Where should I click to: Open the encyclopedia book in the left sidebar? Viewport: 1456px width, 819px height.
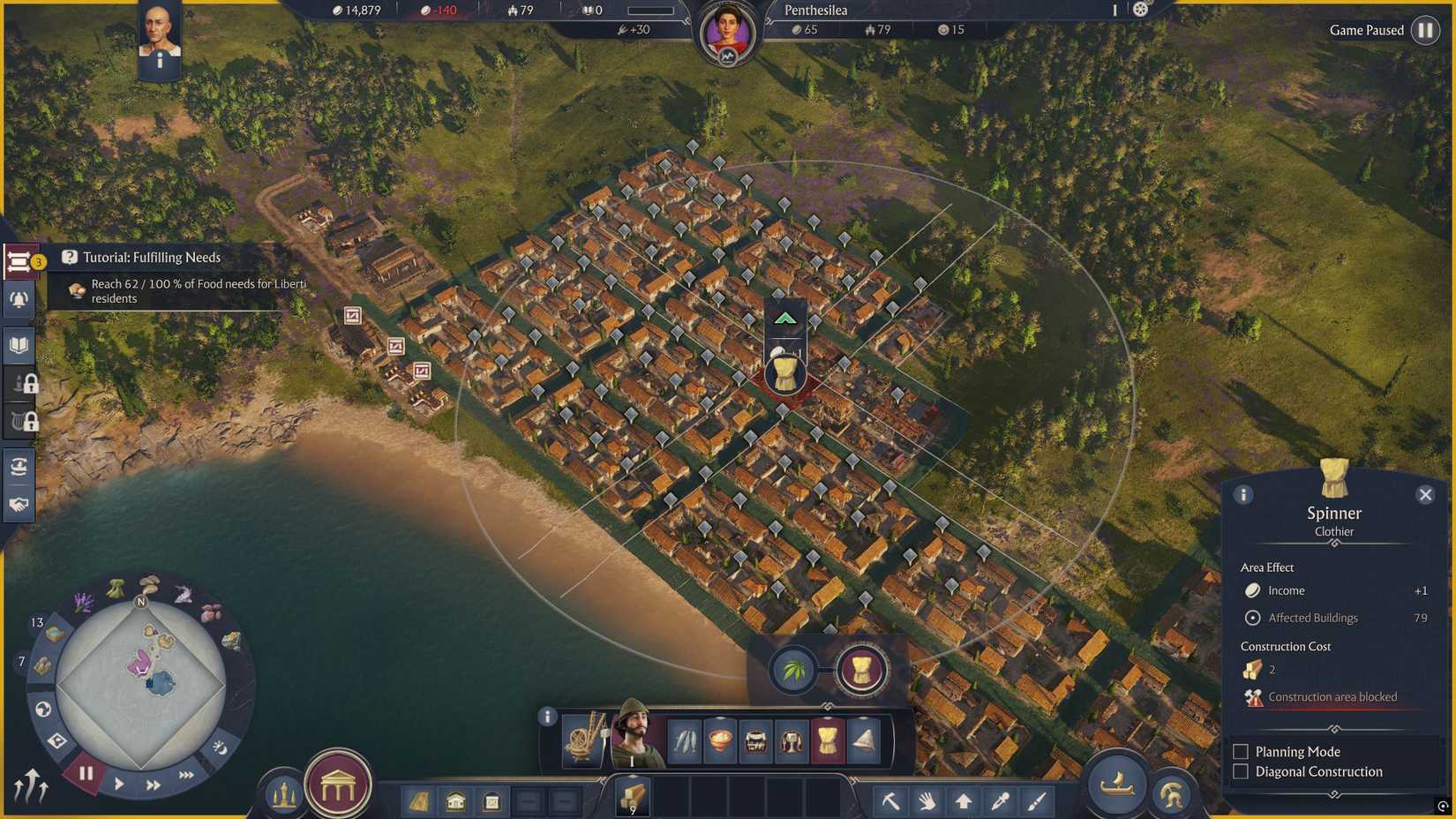click(18, 345)
